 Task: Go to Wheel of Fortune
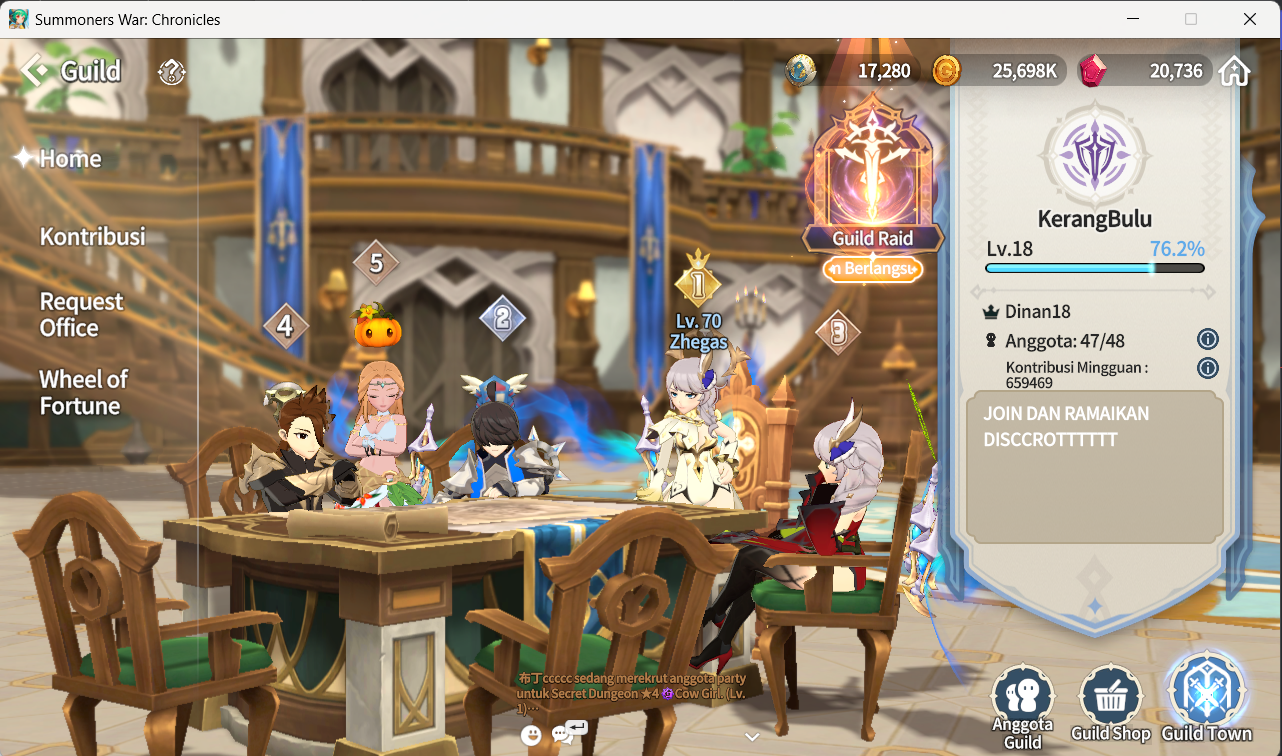click(x=83, y=392)
